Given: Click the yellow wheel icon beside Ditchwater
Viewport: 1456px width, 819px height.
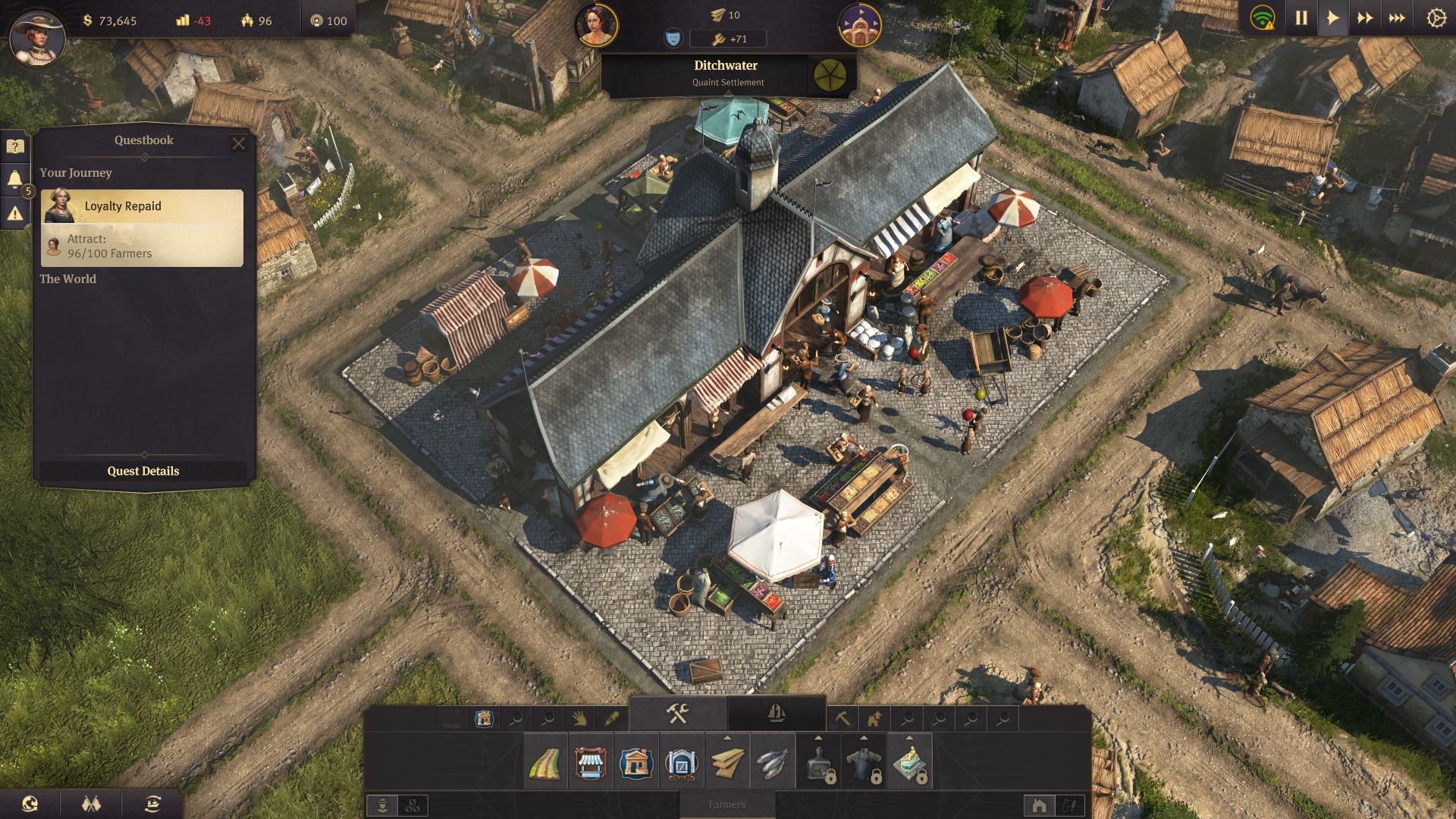Looking at the screenshot, I should tap(830, 74).
